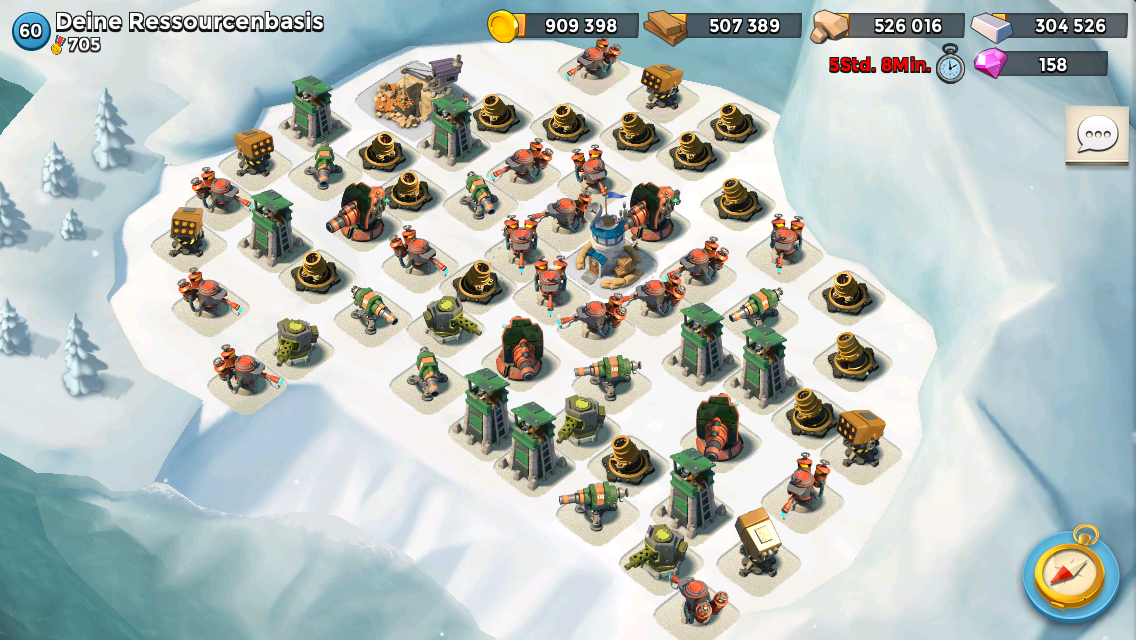Image resolution: width=1136 pixels, height=640 pixels.
Task: Select the level 60 experience badge
Action: point(30,30)
